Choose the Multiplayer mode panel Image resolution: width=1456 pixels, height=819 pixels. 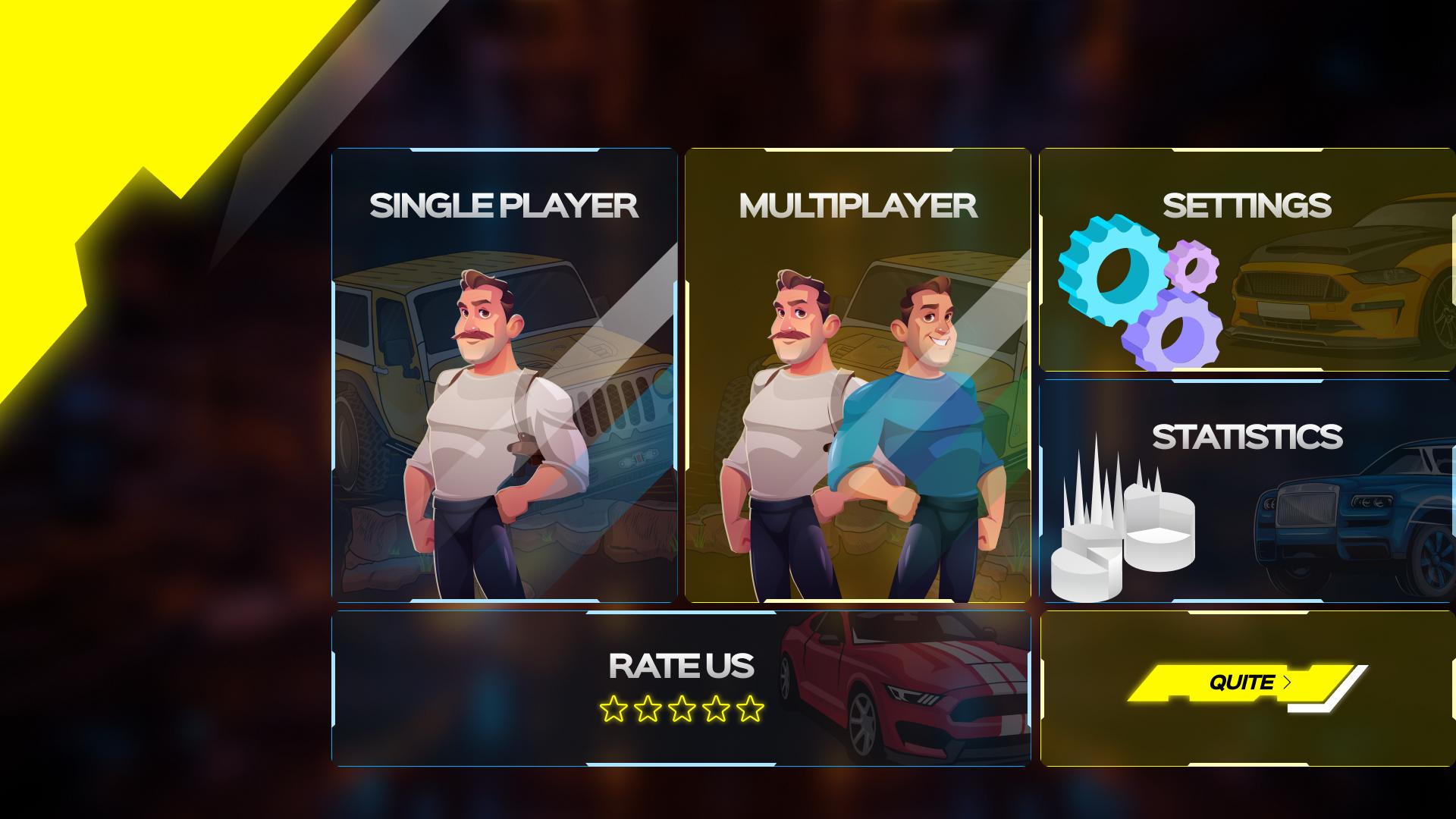[x=858, y=375]
